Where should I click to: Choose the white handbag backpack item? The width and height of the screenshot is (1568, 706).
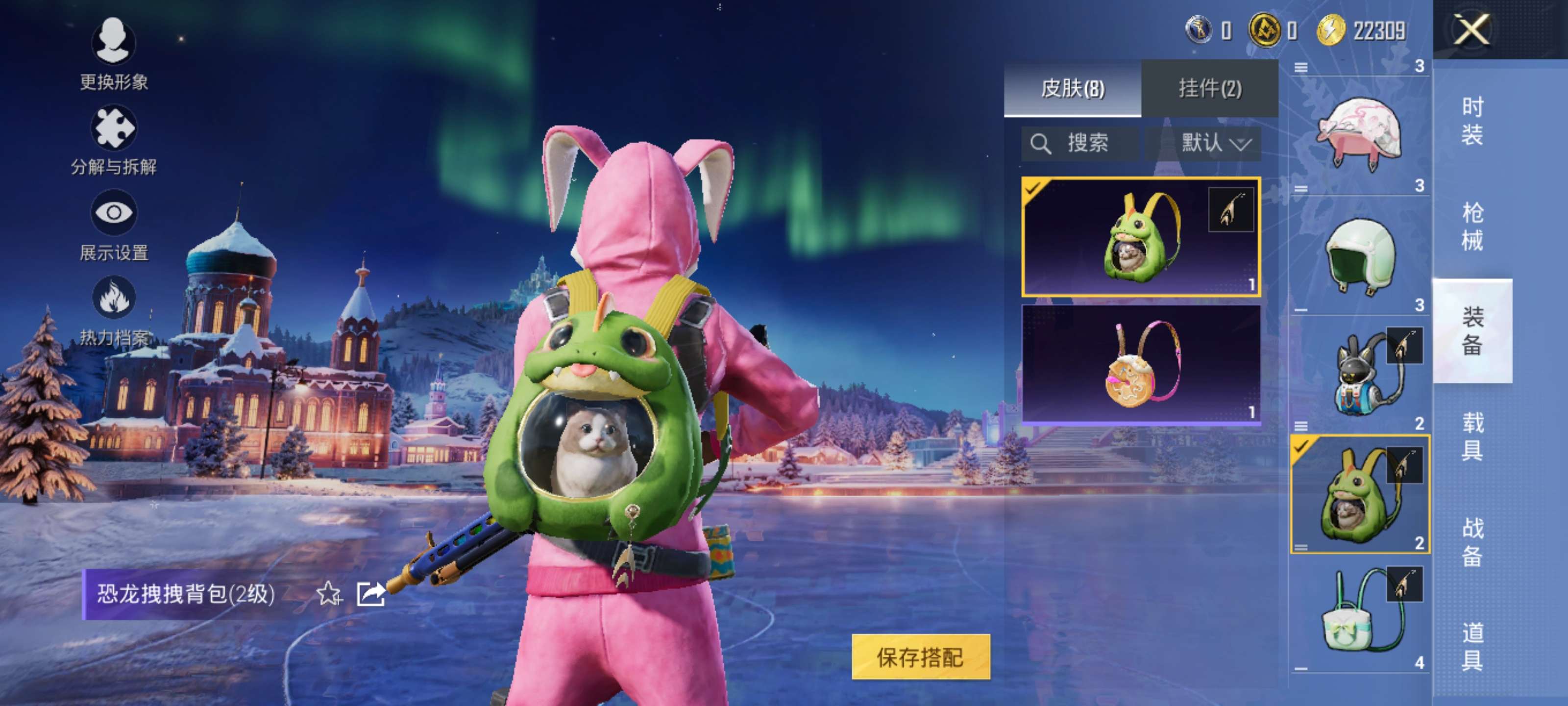coord(1359,613)
